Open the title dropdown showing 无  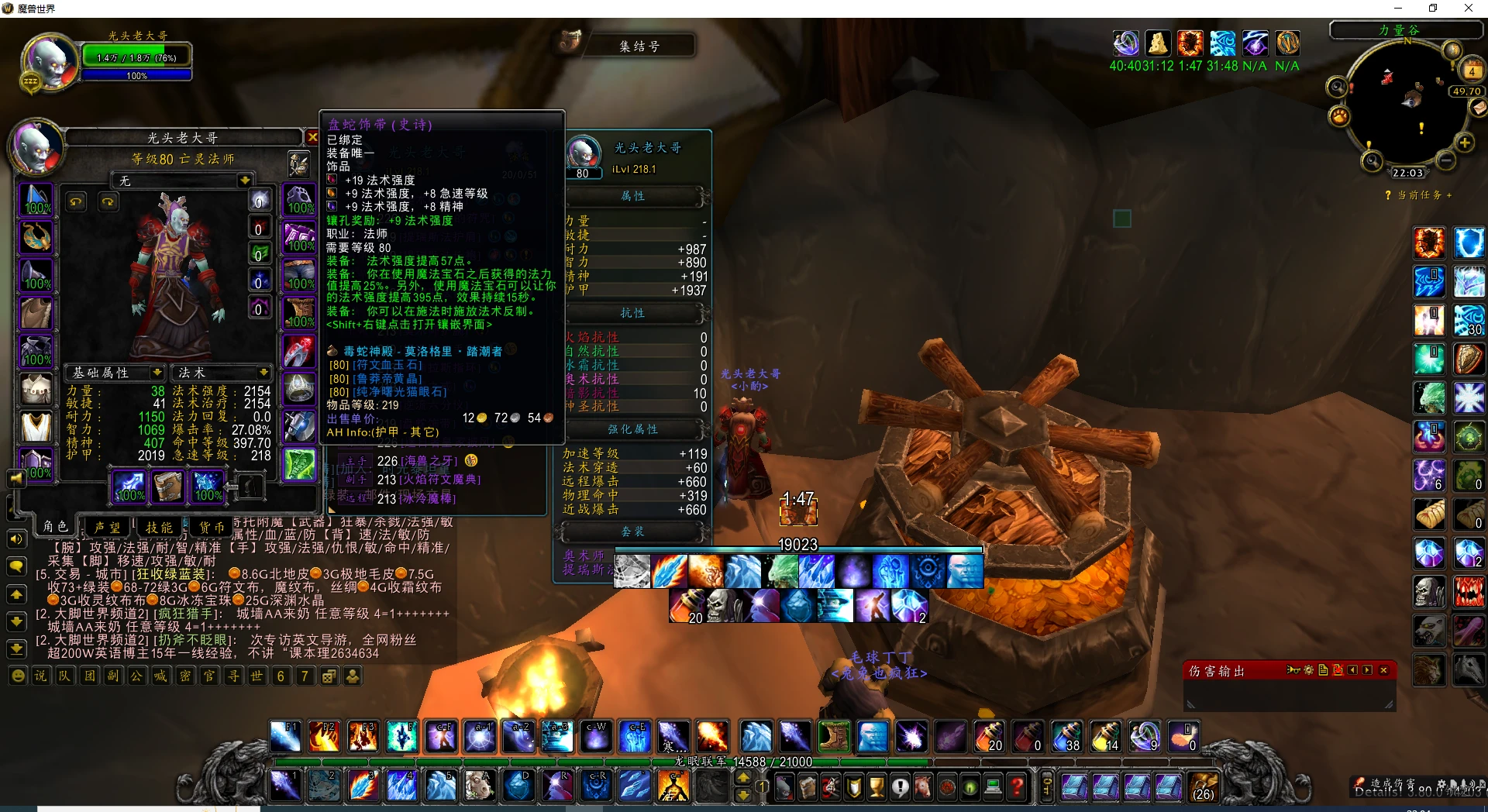click(245, 181)
